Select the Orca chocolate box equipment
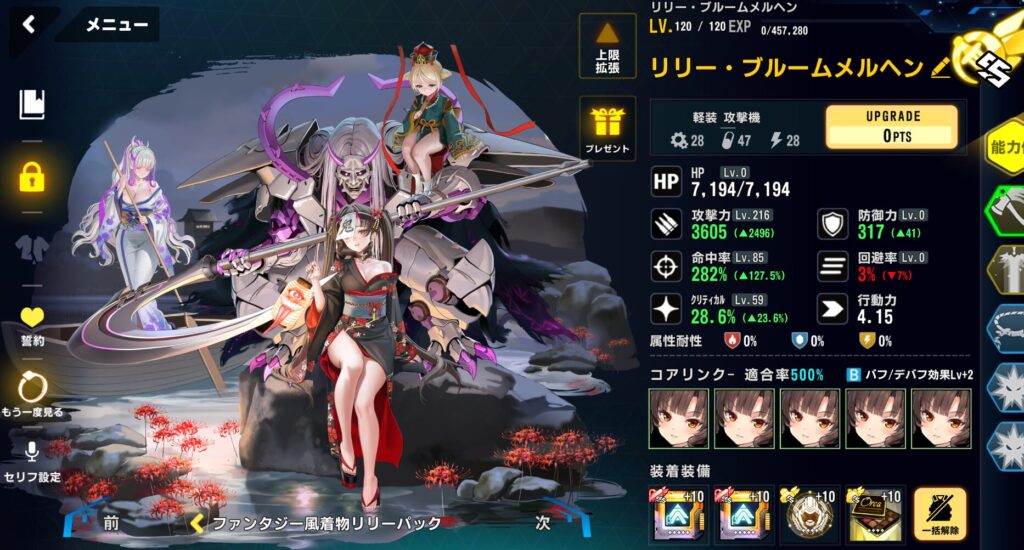Viewport: 1024px width, 550px height. click(873, 513)
